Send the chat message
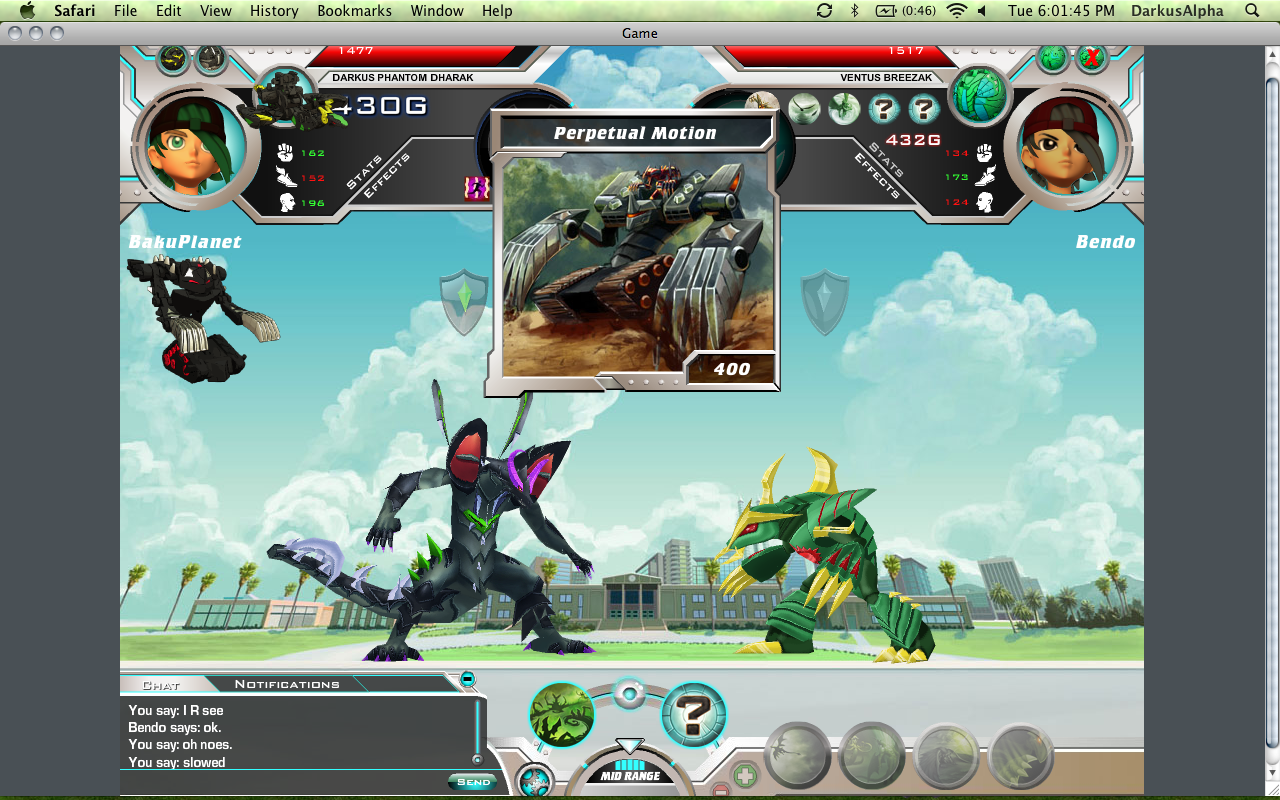 coord(472,782)
